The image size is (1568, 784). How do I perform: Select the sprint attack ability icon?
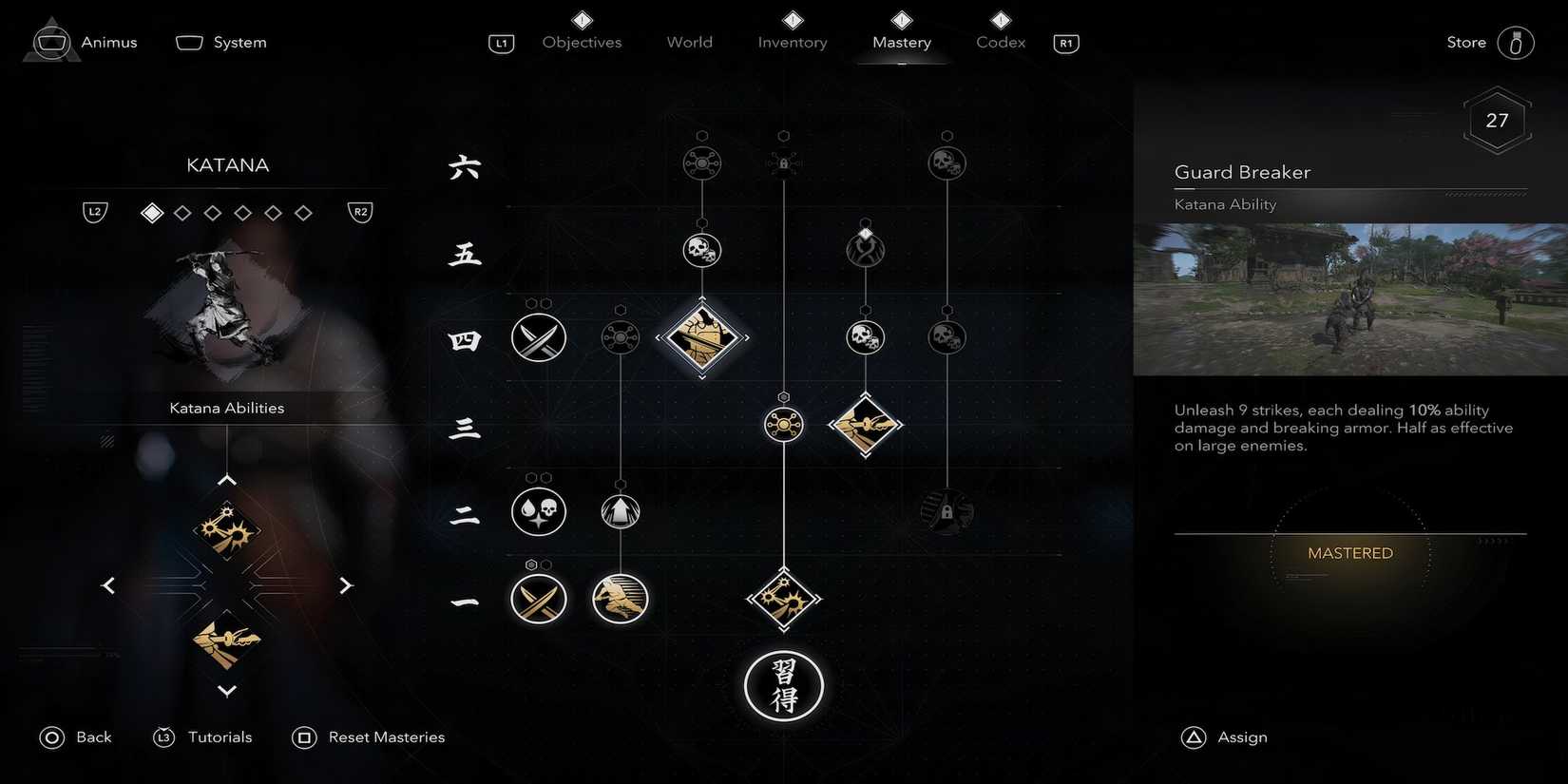pyautogui.click(x=620, y=599)
